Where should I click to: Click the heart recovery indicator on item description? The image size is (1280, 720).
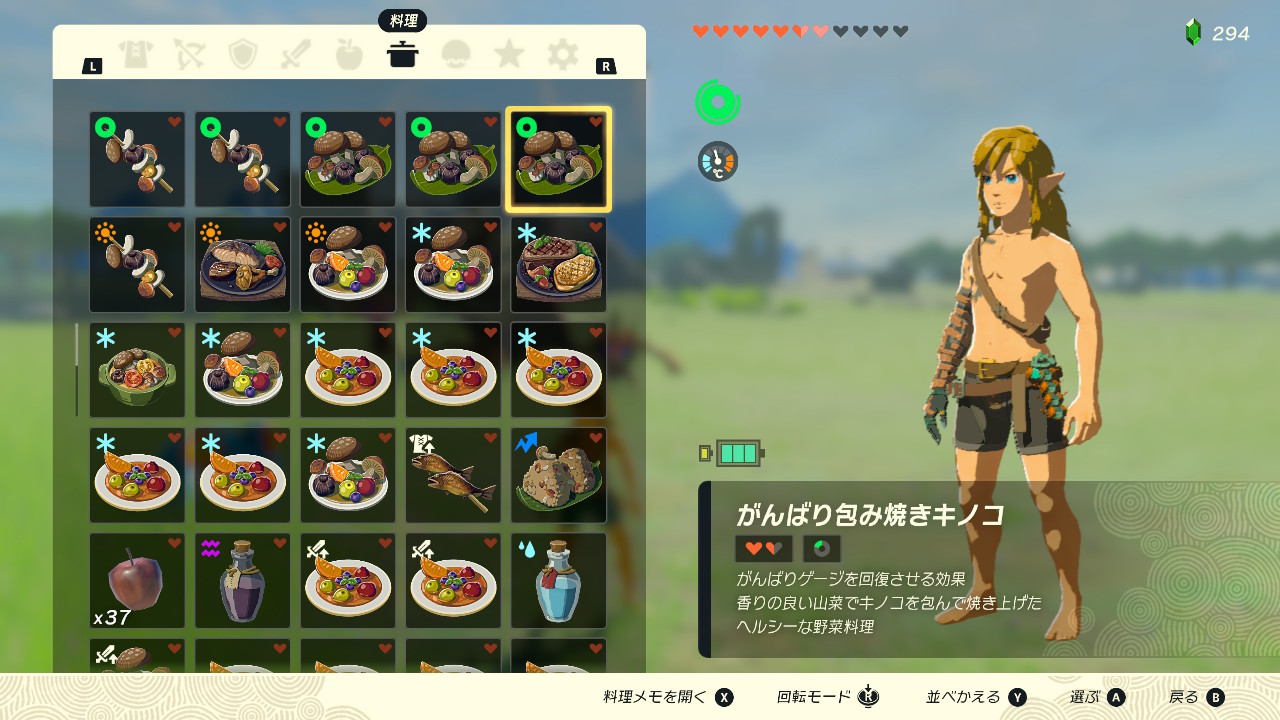(763, 548)
